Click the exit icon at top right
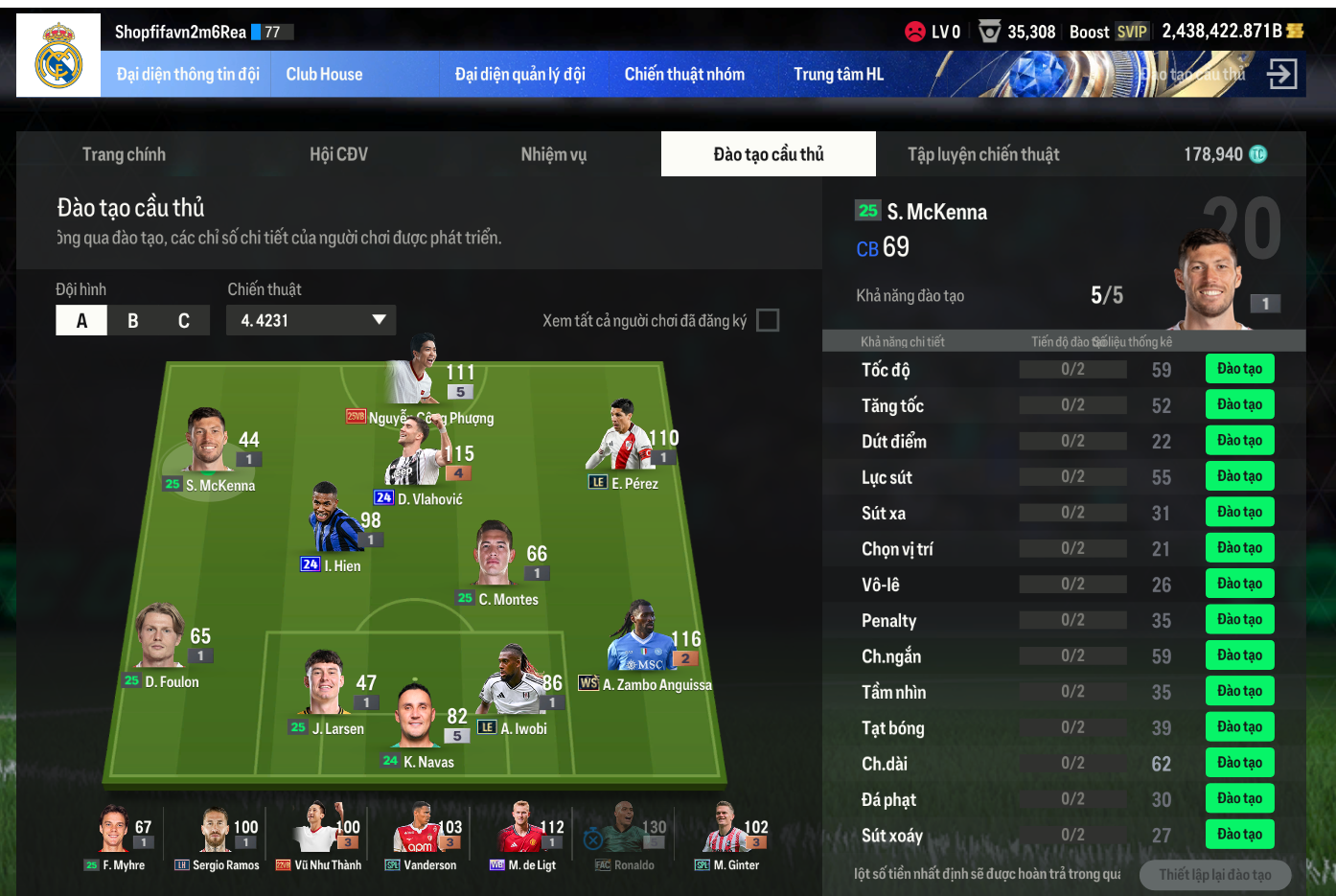The height and width of the screenshot is (896, 1336). tap(1281, 74)
